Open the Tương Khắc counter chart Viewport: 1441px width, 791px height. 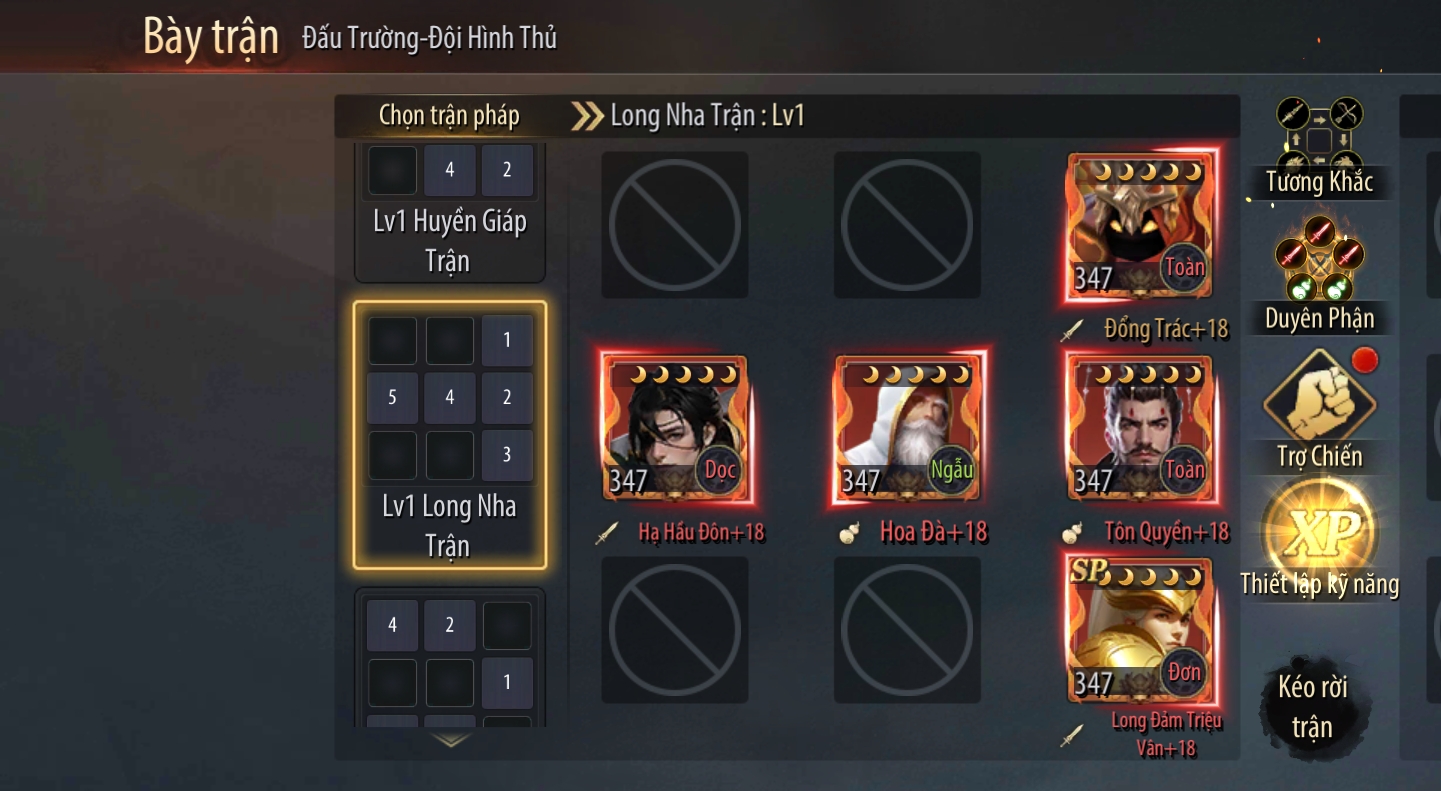point(1319,147)
